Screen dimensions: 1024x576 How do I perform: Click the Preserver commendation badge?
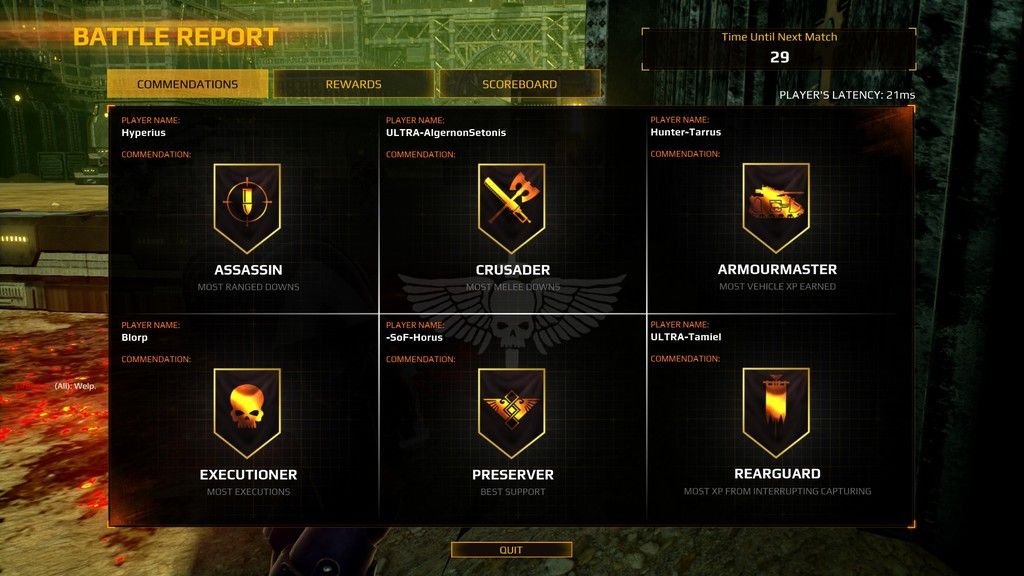pos(512,412)
